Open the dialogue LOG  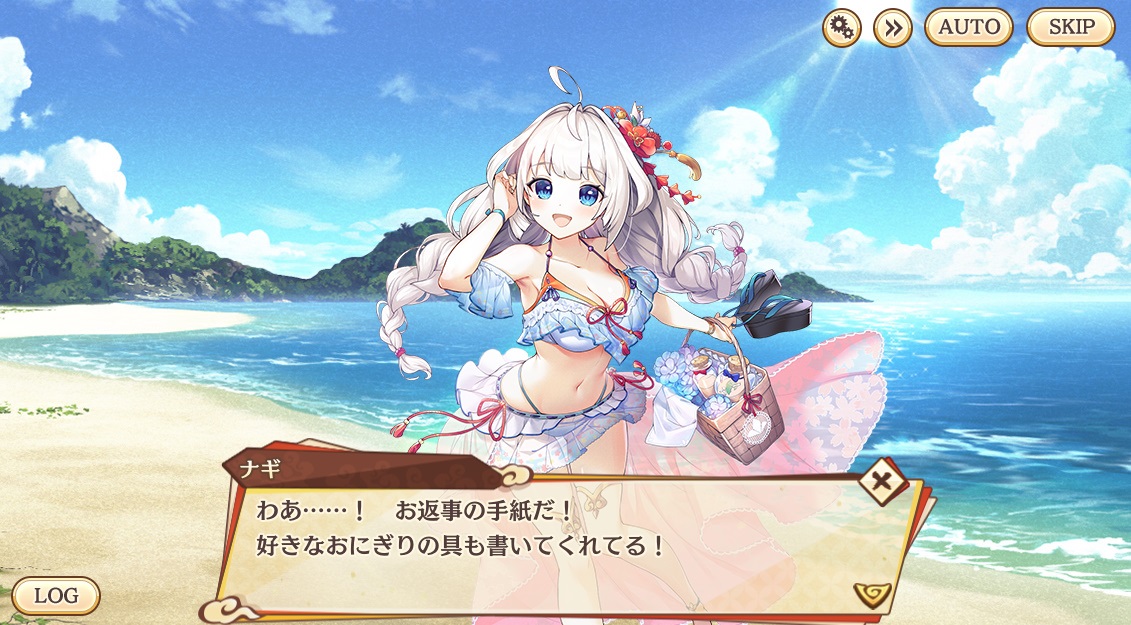(56, 595)
